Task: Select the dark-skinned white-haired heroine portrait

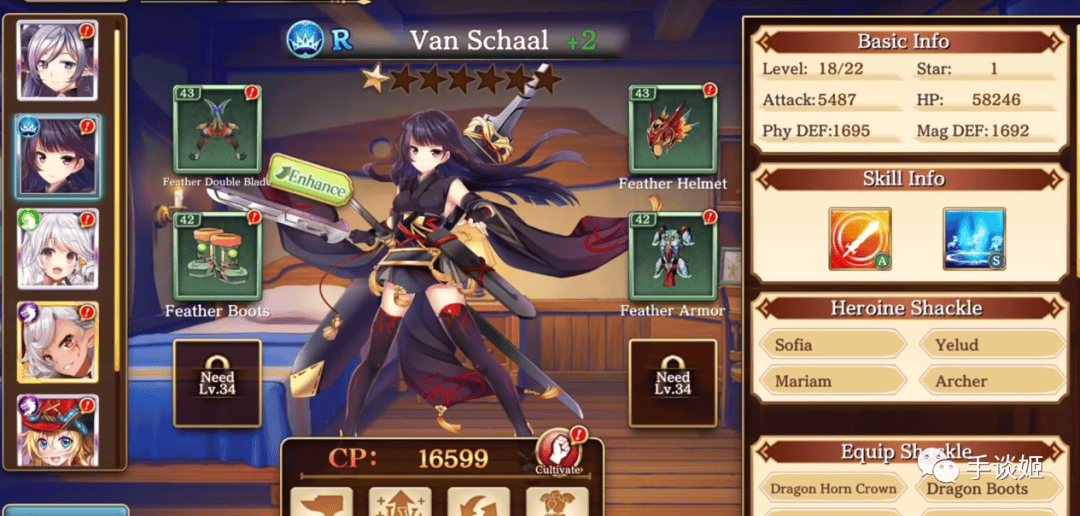Action: (57, 342)
